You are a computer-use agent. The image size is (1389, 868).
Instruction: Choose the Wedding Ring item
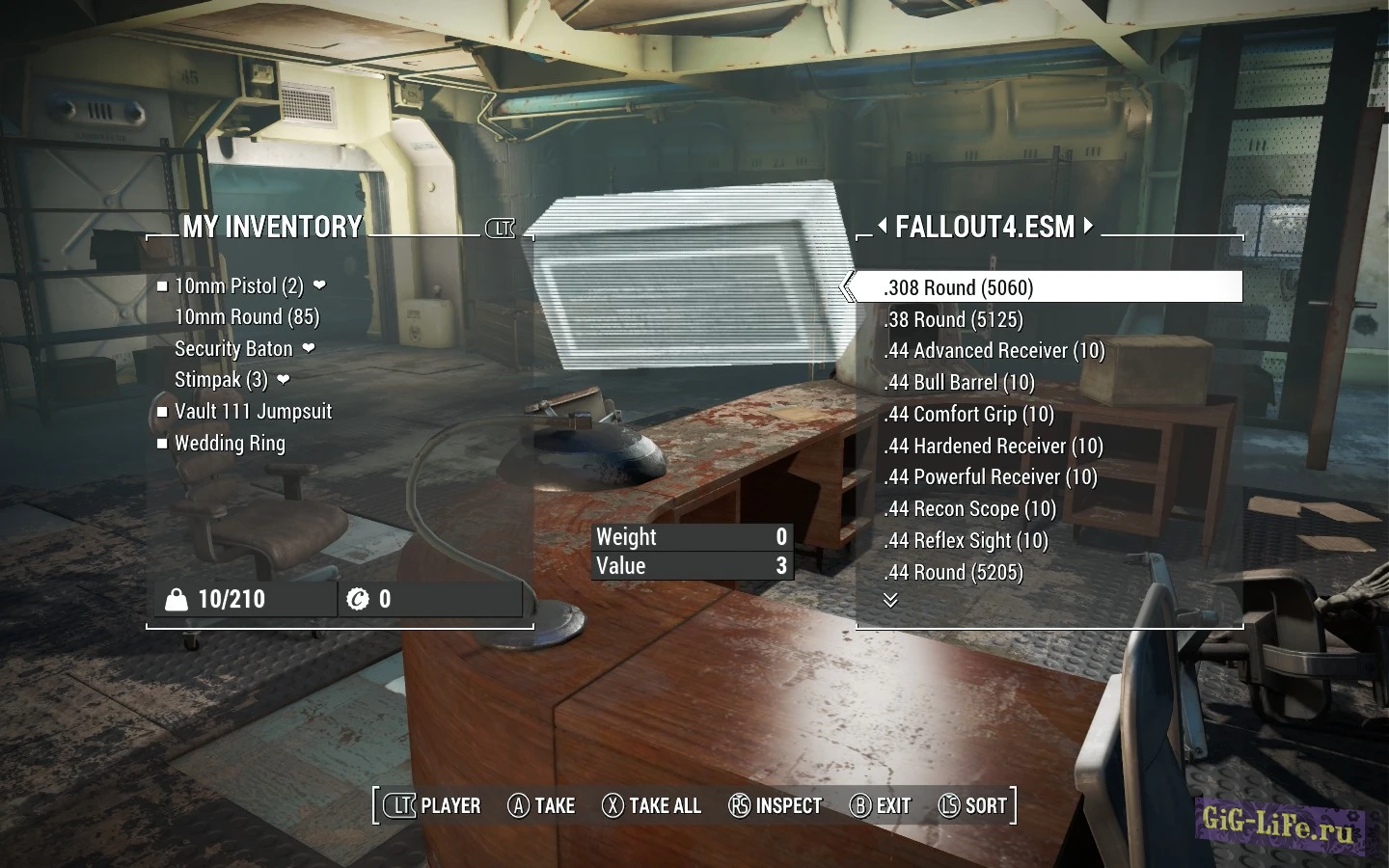coord(230,444)
